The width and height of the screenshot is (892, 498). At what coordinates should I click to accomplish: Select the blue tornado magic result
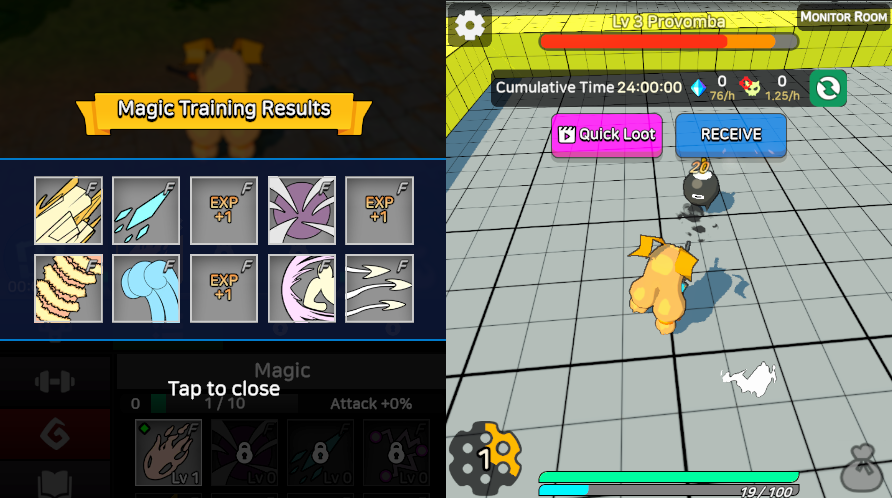pos(146,288)
